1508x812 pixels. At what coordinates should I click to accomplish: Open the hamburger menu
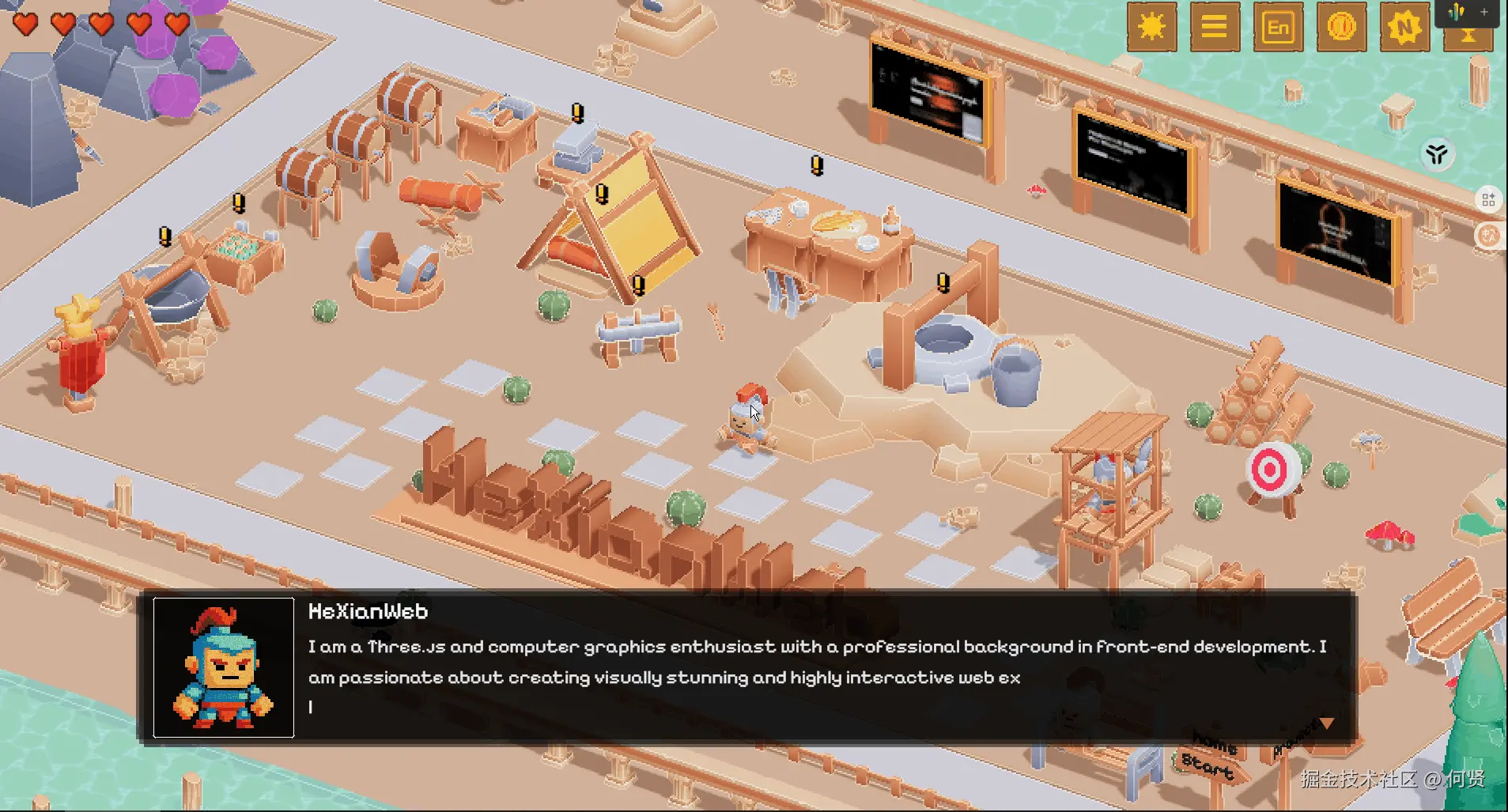pyautogui.click(x=1215, y=28)
